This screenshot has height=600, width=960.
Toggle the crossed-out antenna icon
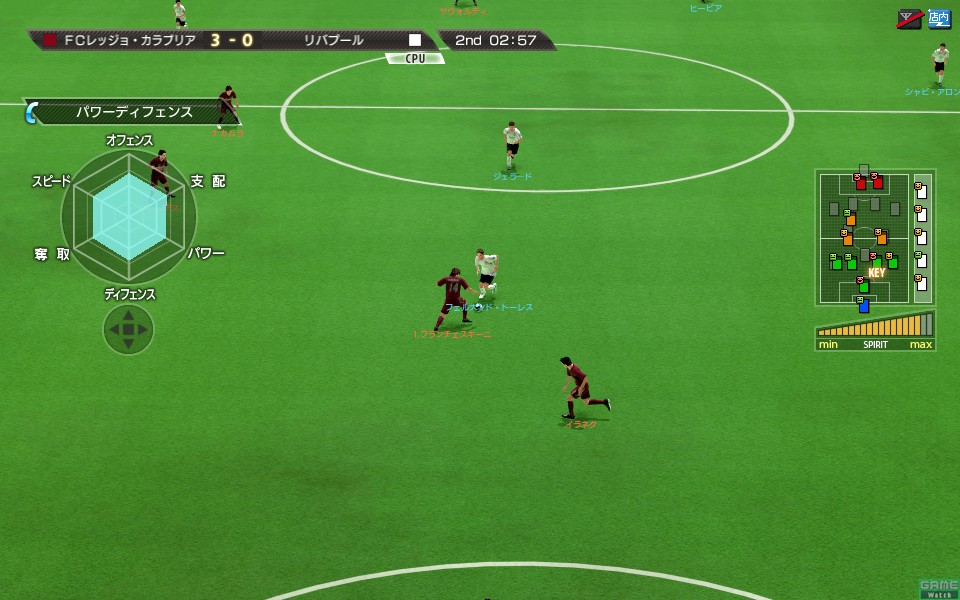(909, 18)
